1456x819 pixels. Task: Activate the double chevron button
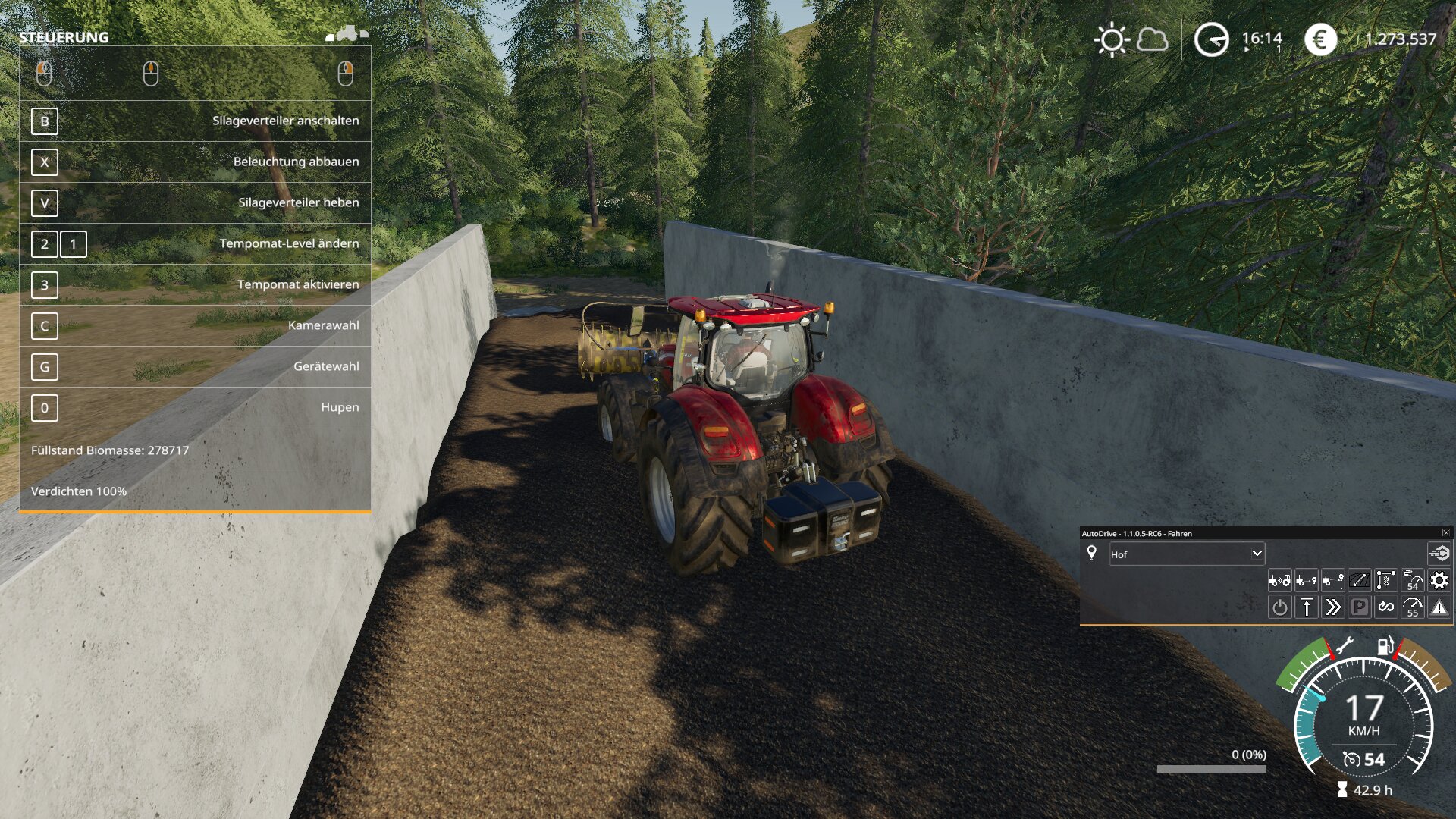tap(1332, 607)
